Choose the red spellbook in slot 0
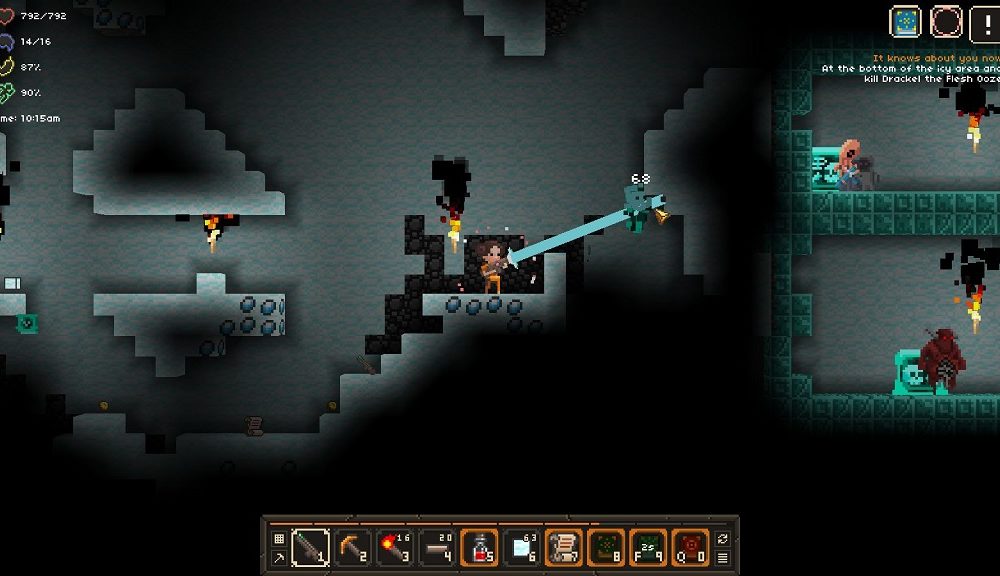This screenshot has height=576, width=1000. tap(691, 547)
